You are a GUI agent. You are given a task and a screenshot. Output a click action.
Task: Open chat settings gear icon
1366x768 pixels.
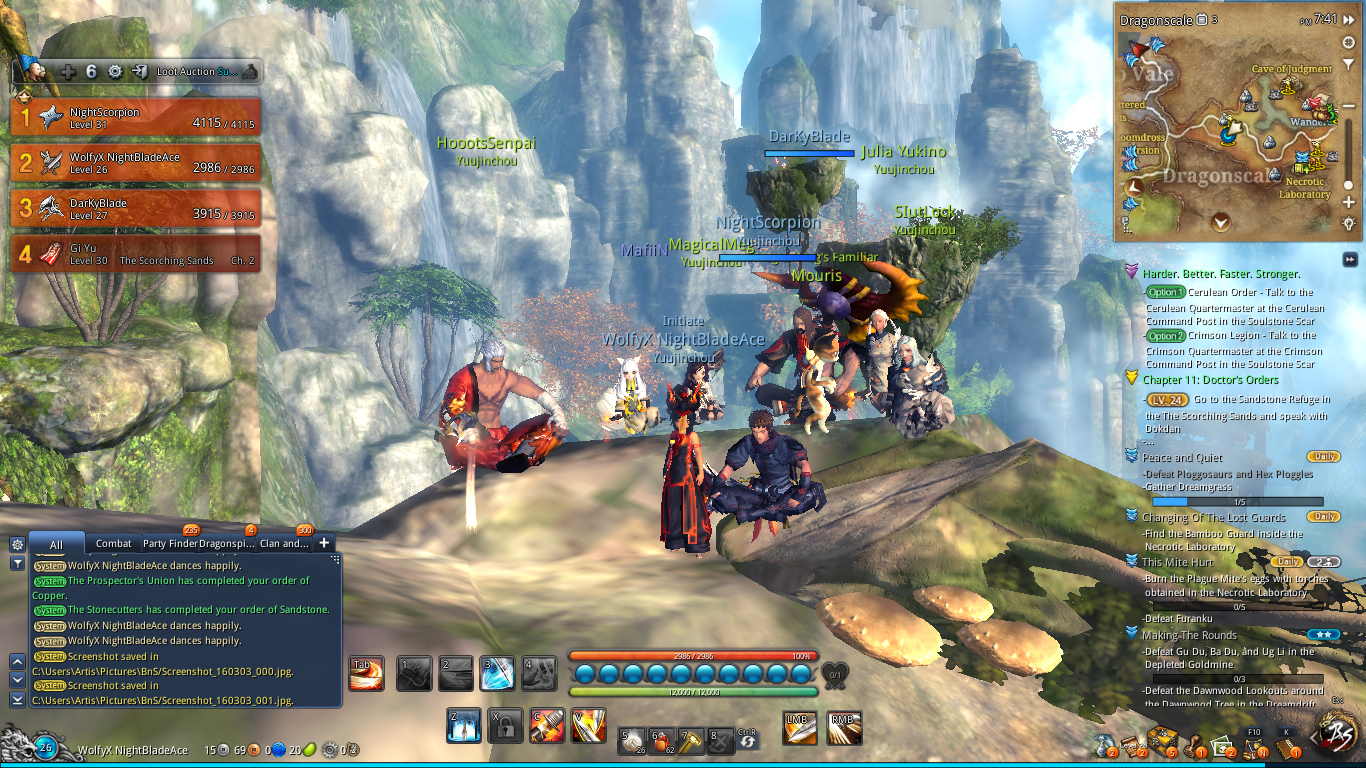[x=17, y=544]
